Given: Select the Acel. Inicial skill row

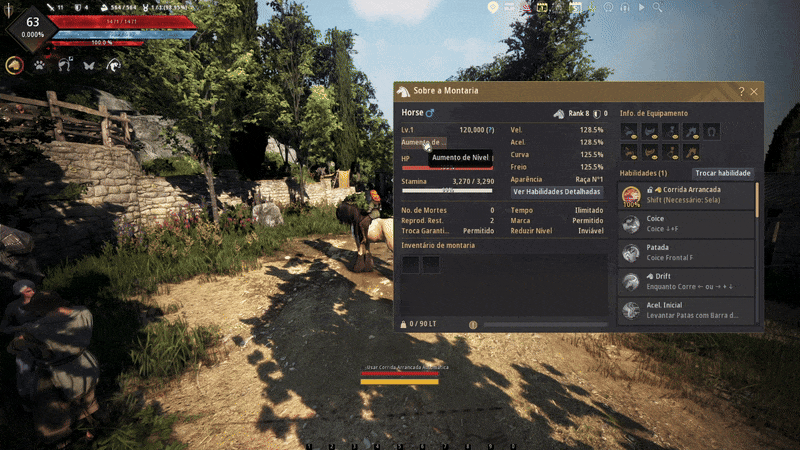Looking at the screenshot, I should [x=686, y=310].
